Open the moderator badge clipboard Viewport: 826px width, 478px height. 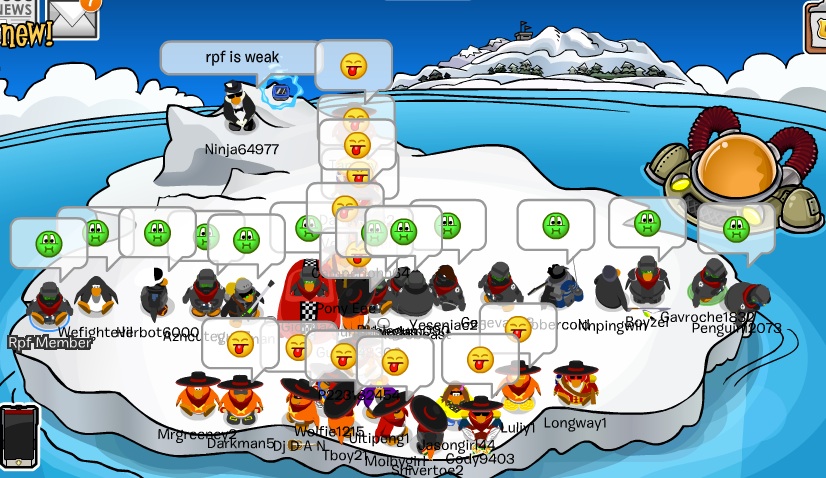click(814, 26)
